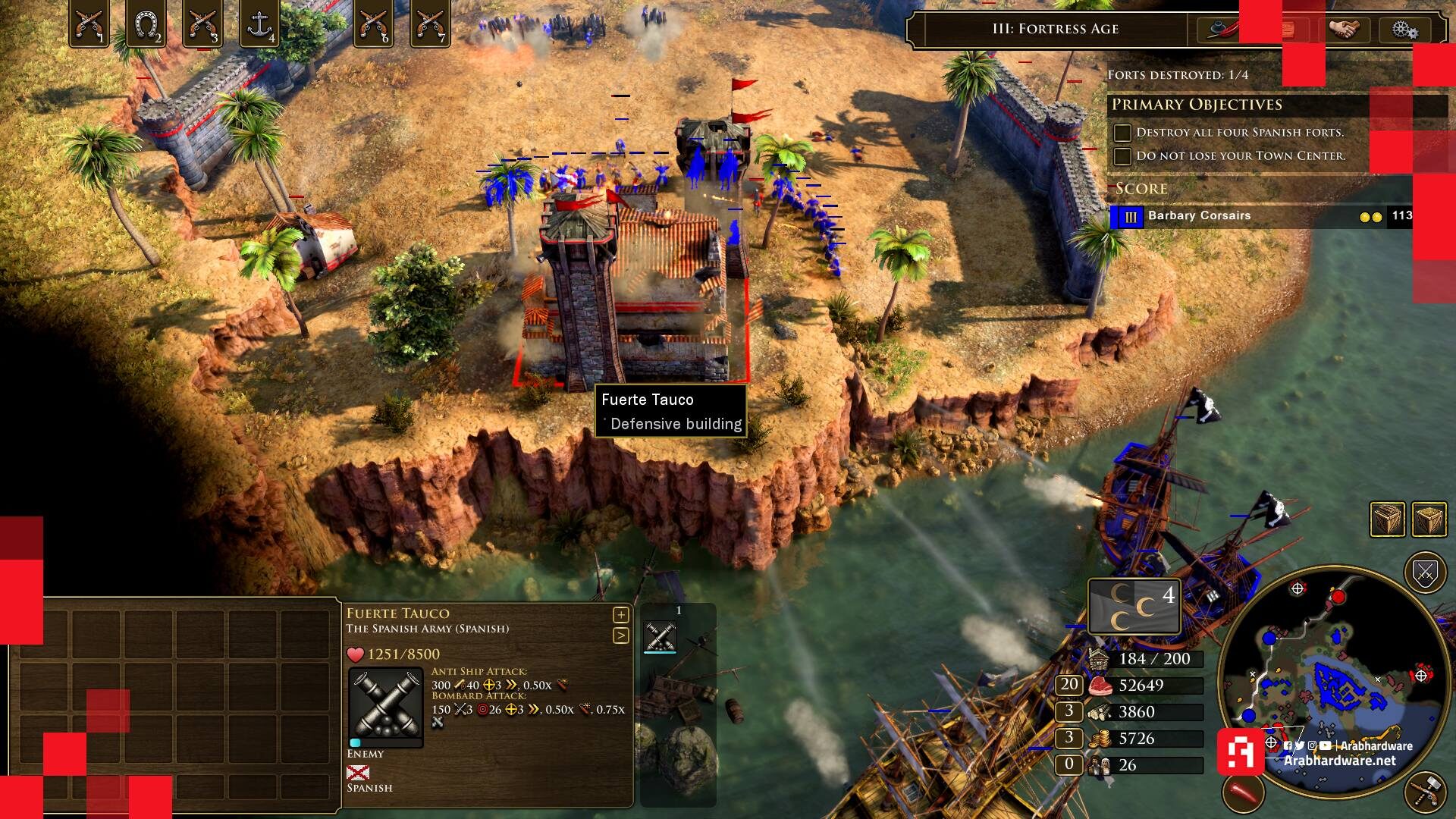Select control group 6 with crossed pistols
The height and width of the screenshot is (819, 1456).
coord(373,24)
